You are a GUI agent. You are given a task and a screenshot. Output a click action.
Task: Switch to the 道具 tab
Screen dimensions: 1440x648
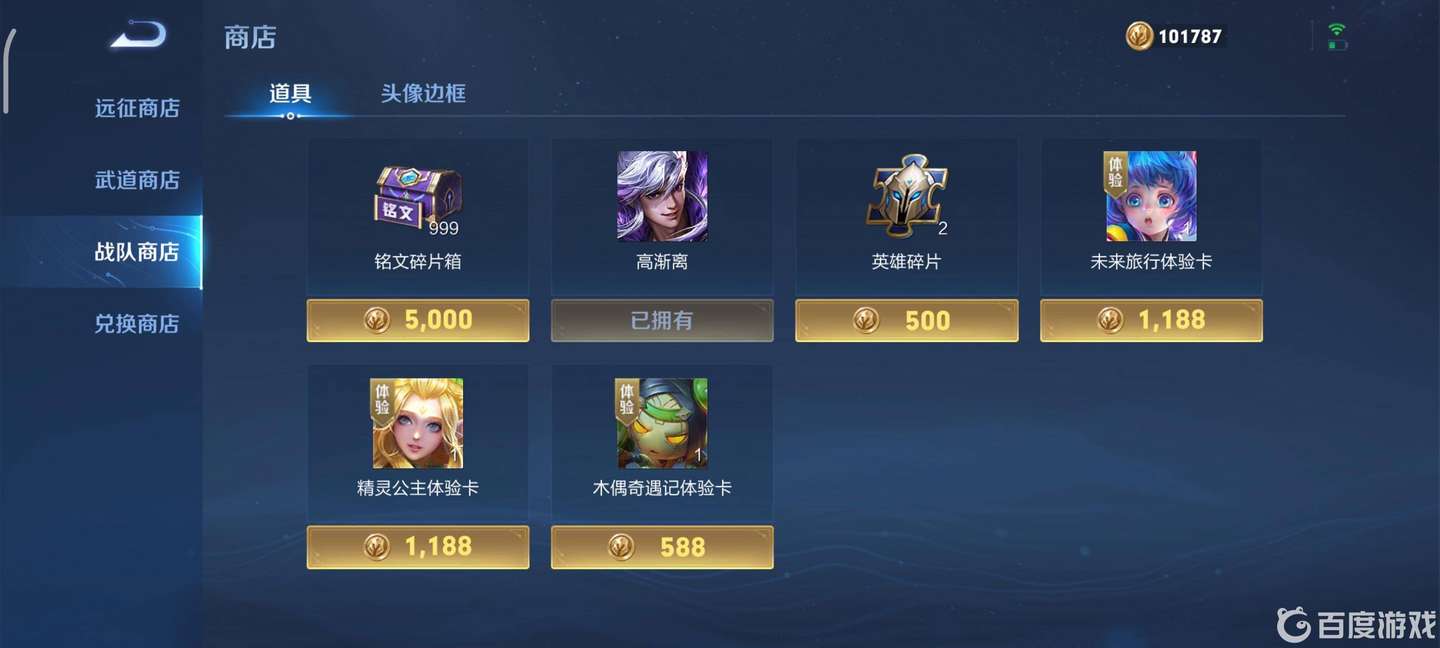click(290, 94)
